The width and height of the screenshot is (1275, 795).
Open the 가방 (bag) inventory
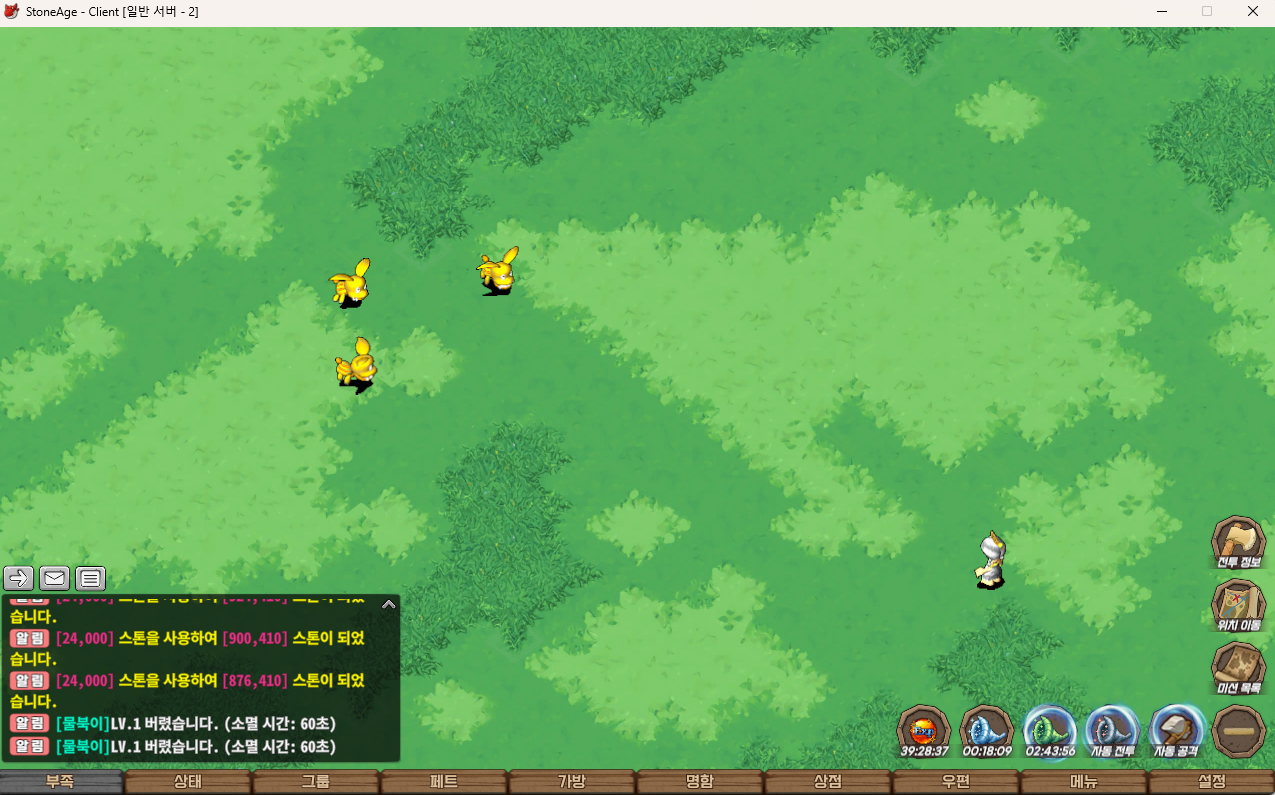click(572, 782)
